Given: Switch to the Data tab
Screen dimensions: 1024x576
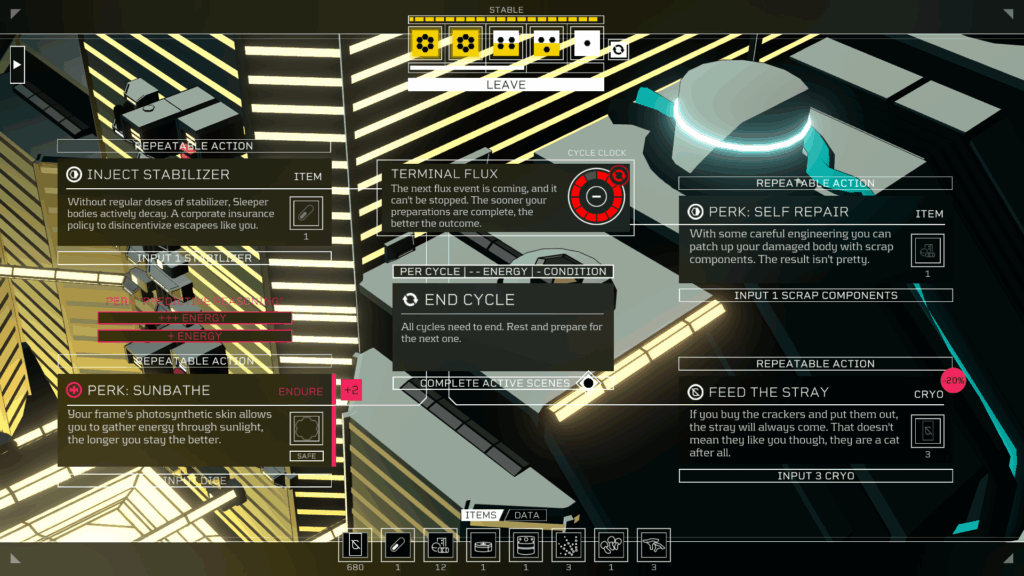Looking at the screenshot, I should pos(527,515).
